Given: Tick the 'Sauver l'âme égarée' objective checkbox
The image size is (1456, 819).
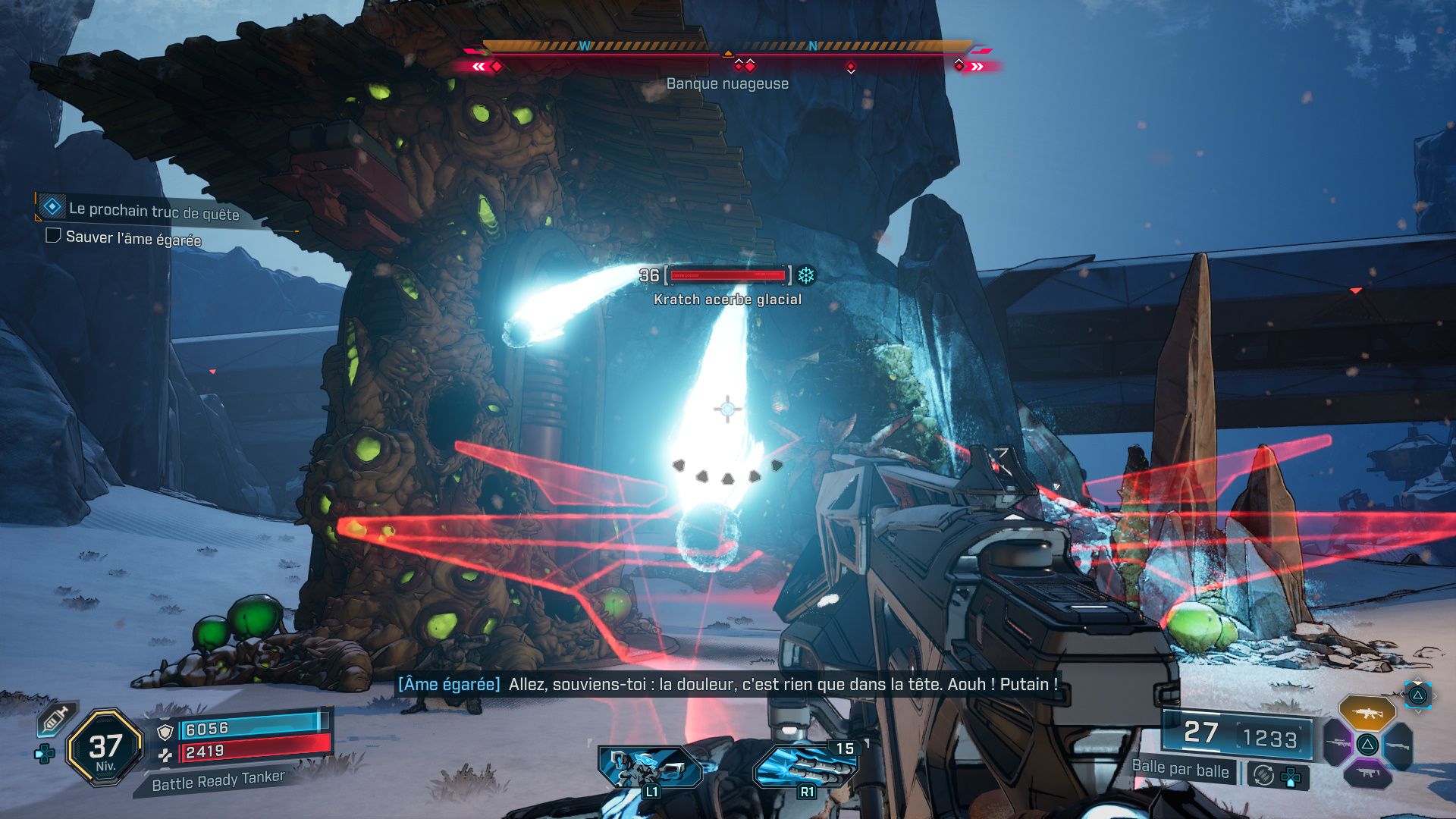Looking at the screenshot, I should coord(53,236).
